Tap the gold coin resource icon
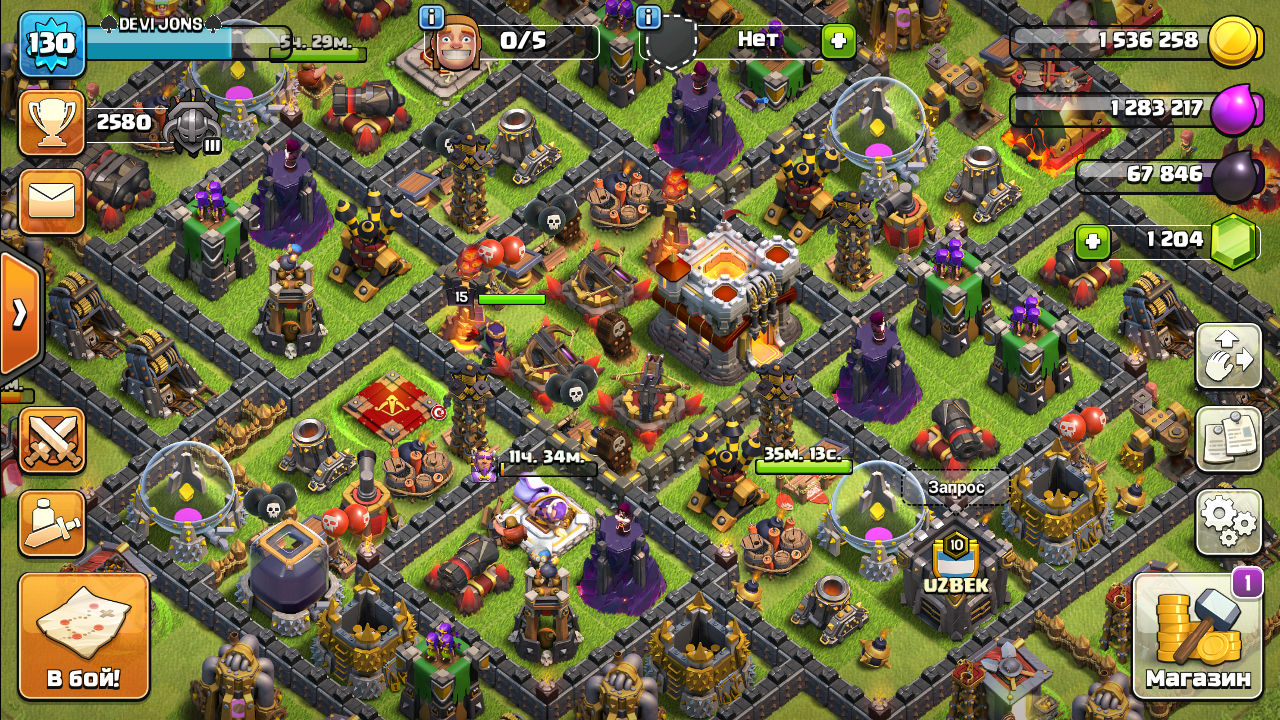Screen dimensions: 1280x720 [1233, 42]
